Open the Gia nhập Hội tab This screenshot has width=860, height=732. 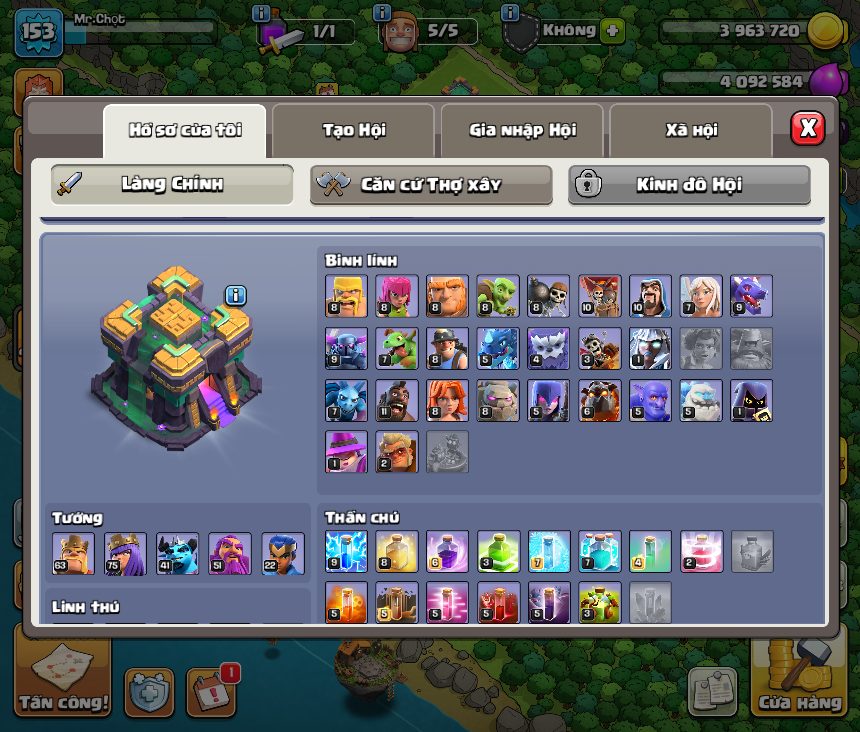(521, 130)
